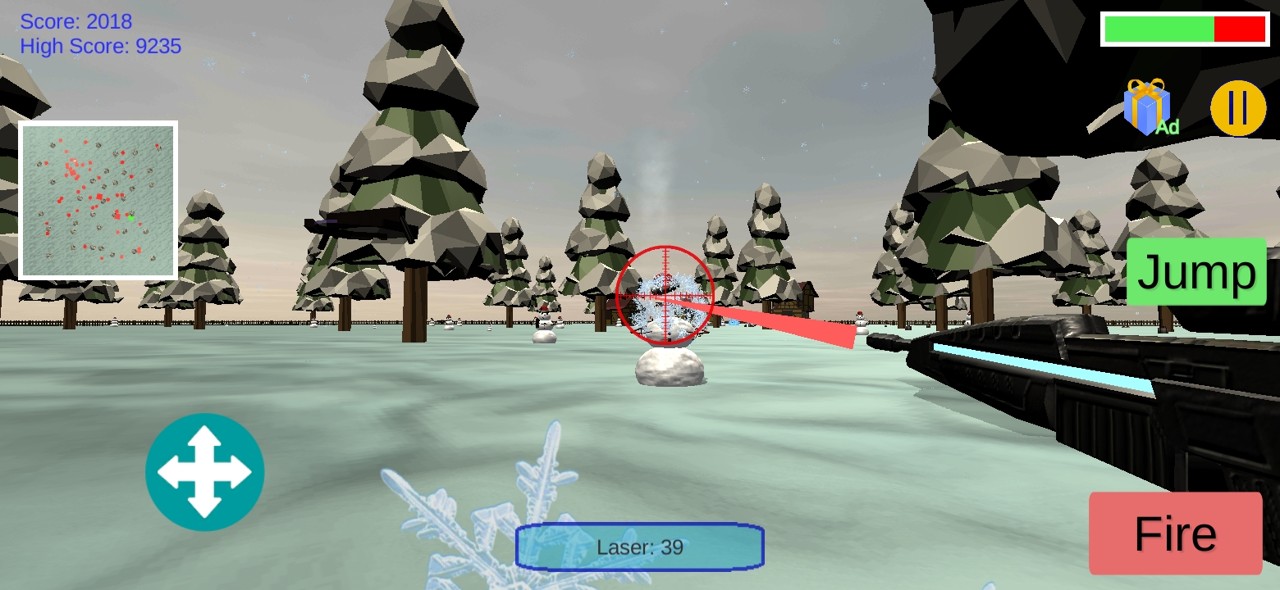Image resolution: width=1280 pixels, height=590 pixels.
Task: Pause the game with the yellow button
Action: (x=1238, y=108)
